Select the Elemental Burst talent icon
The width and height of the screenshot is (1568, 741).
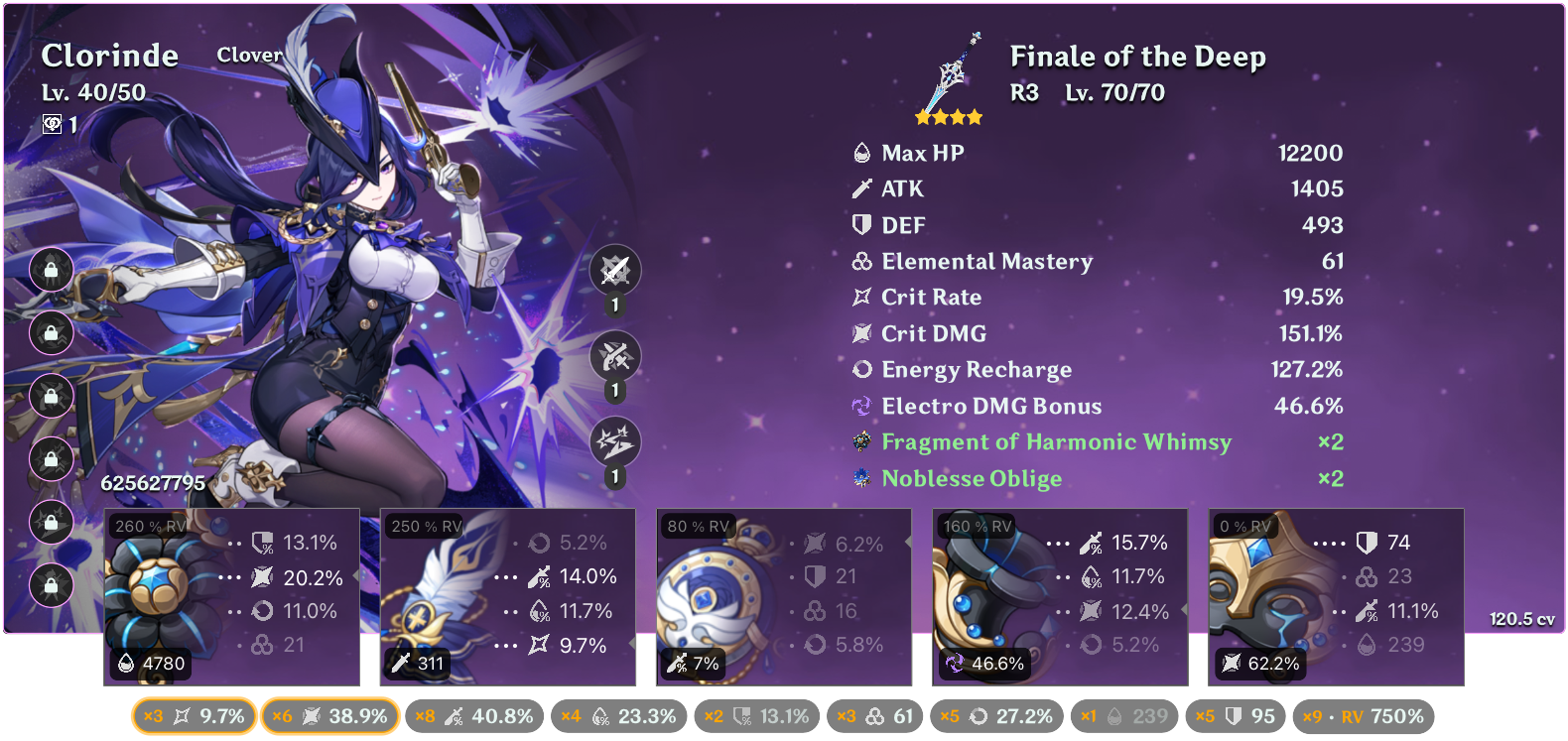point(615,443)
